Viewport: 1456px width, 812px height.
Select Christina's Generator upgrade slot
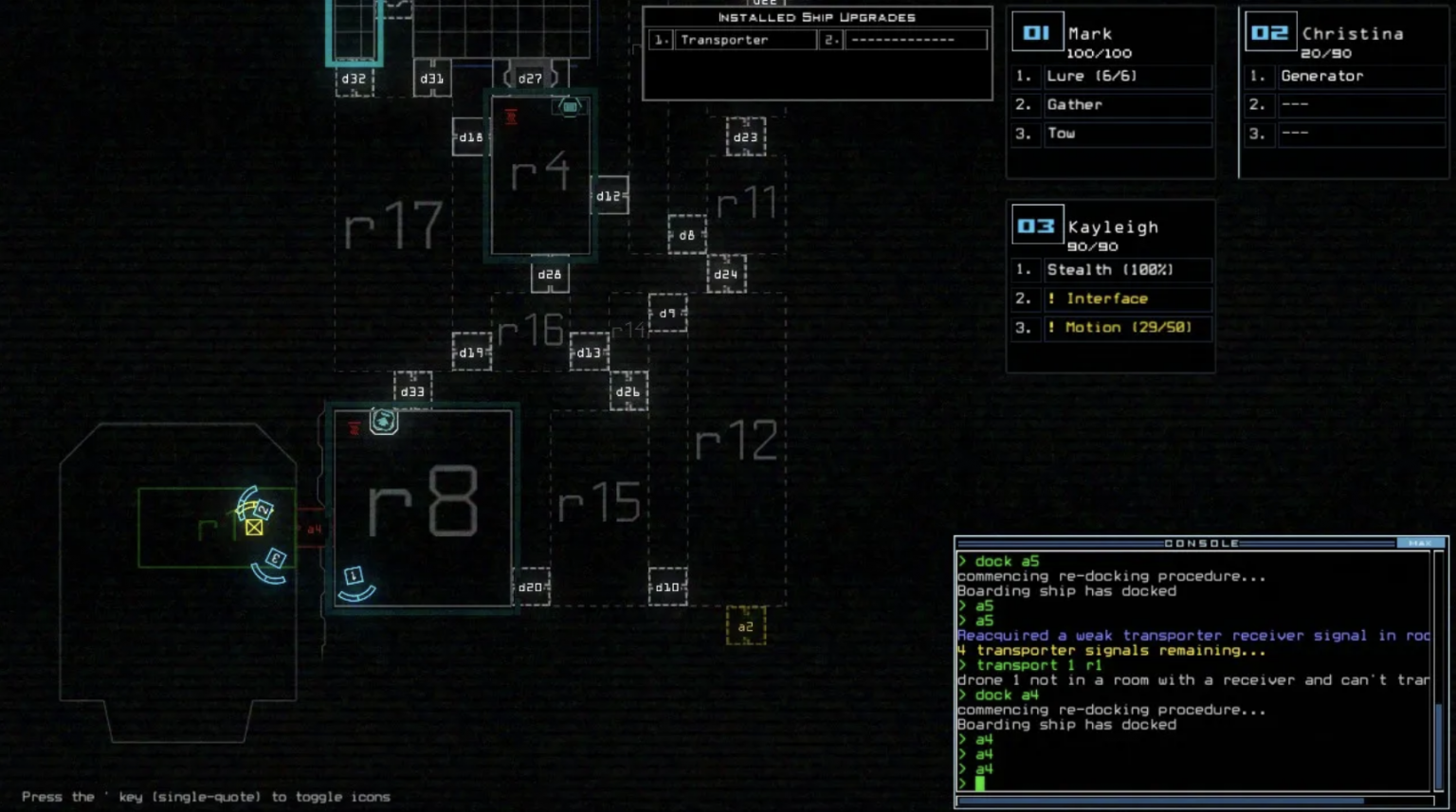pyautogui.click(x=1362, y=76)
